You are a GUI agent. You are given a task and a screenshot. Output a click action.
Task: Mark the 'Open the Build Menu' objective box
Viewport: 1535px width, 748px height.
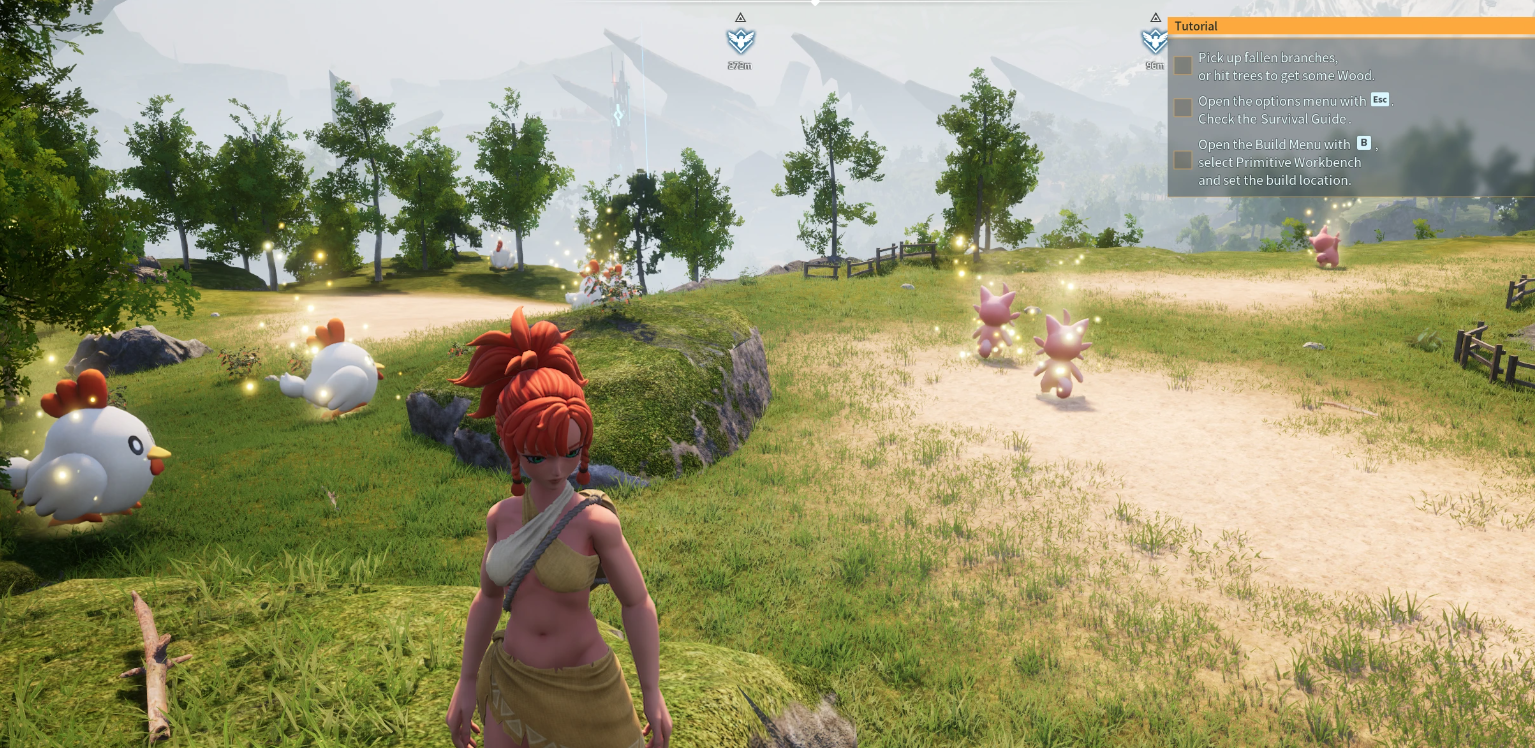tap(1183, 160)
